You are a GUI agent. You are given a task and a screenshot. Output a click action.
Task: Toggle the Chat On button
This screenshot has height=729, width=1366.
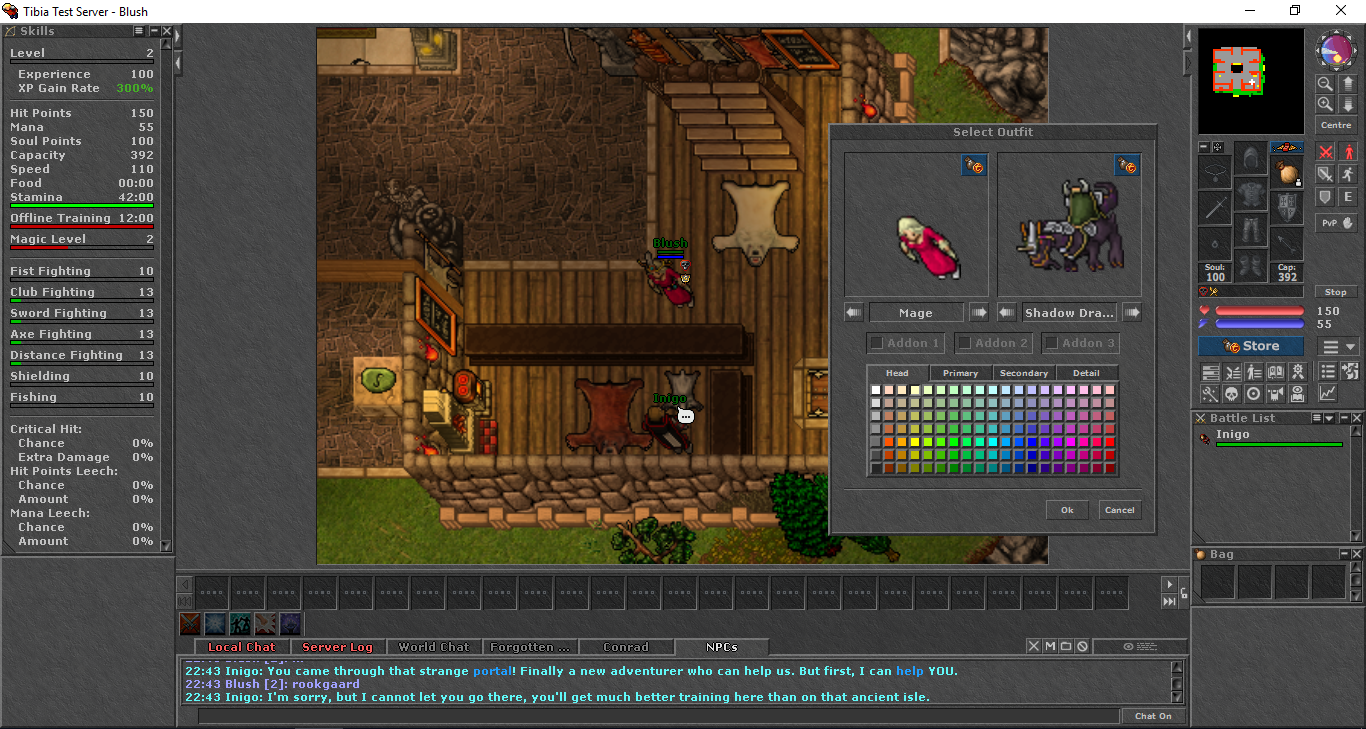point(1153,716)
